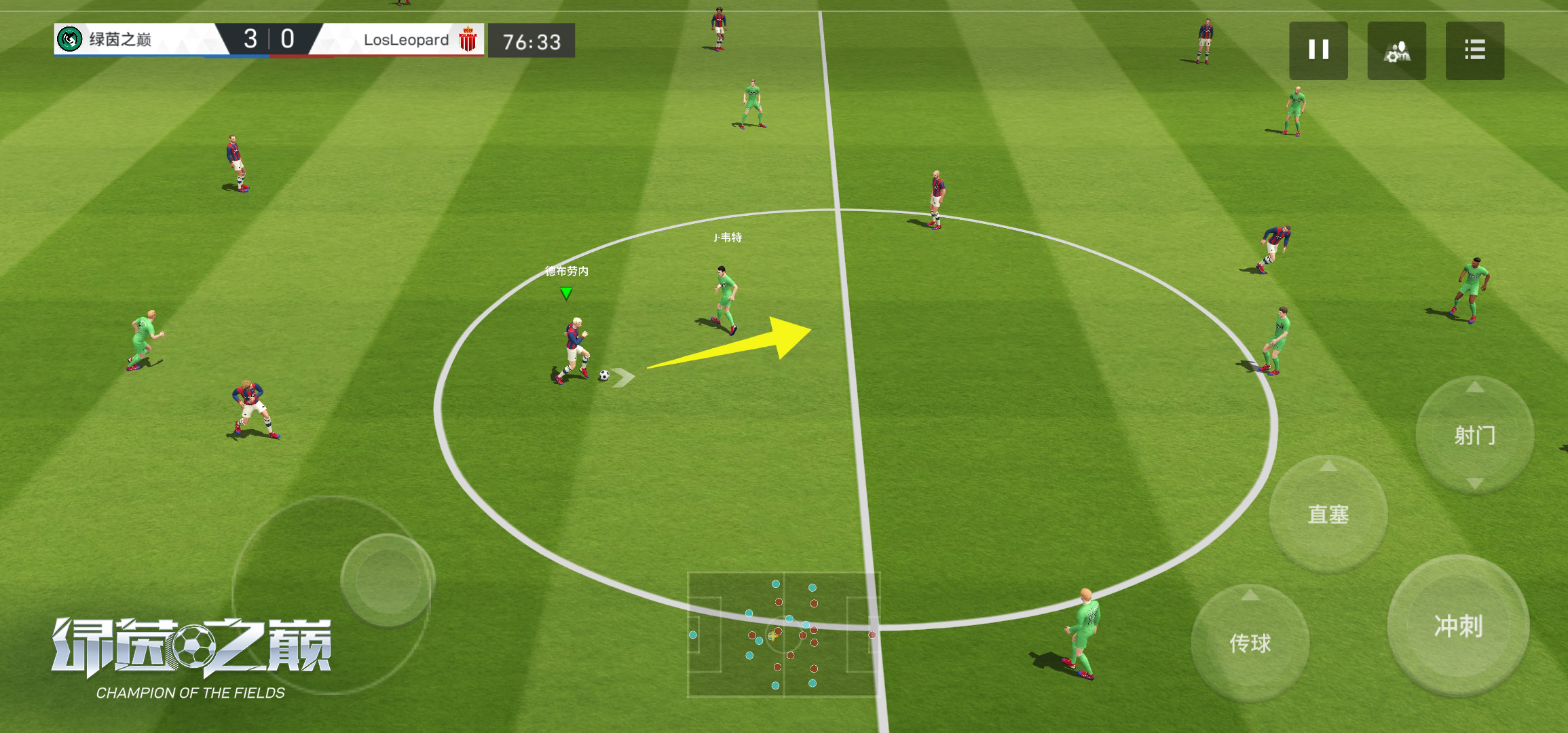Touch the virtual joystick knob
The image size is (1568, 733).
coord(388,580)
